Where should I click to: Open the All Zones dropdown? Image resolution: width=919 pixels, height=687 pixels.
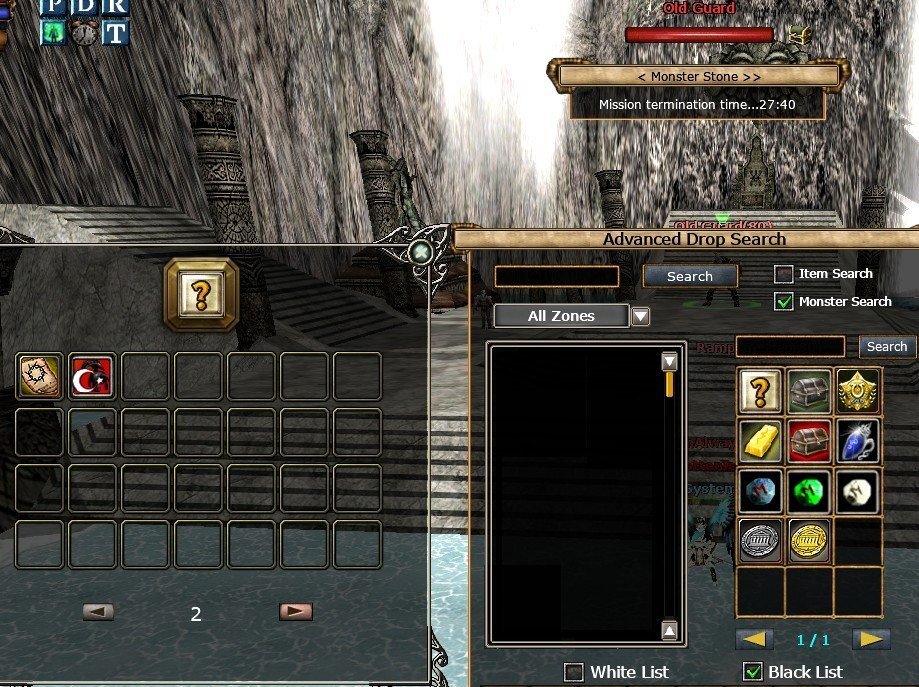click(x=641, y=317)
